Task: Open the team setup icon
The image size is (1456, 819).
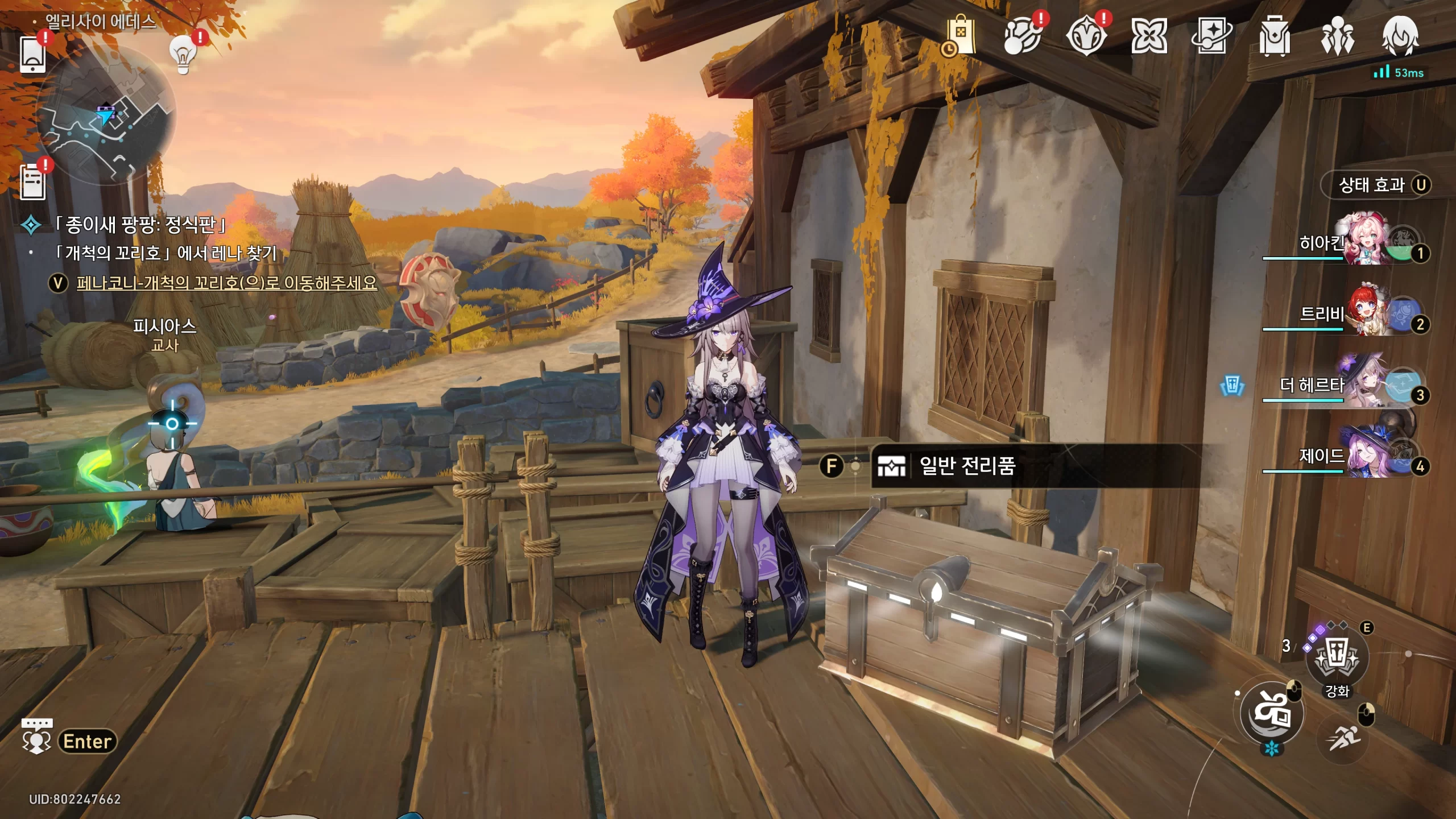Action: click(1337, 36)
